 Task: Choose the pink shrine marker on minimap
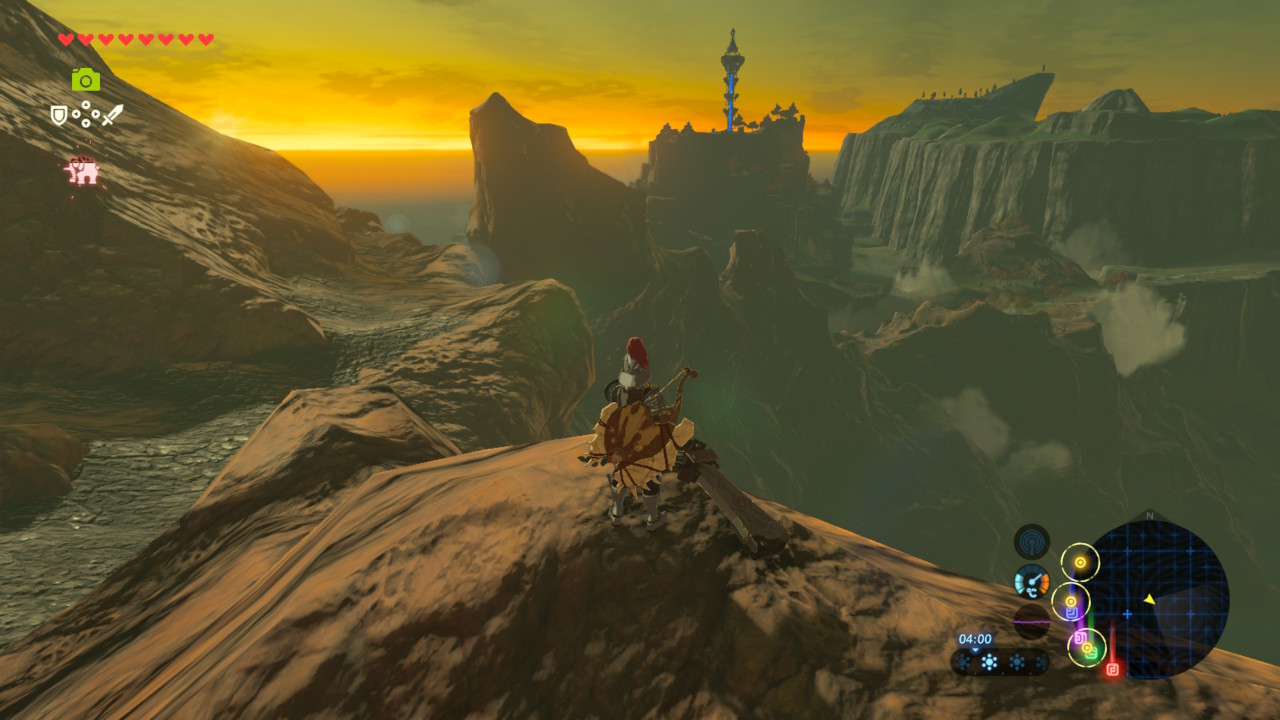click(x=1079, y=637)
